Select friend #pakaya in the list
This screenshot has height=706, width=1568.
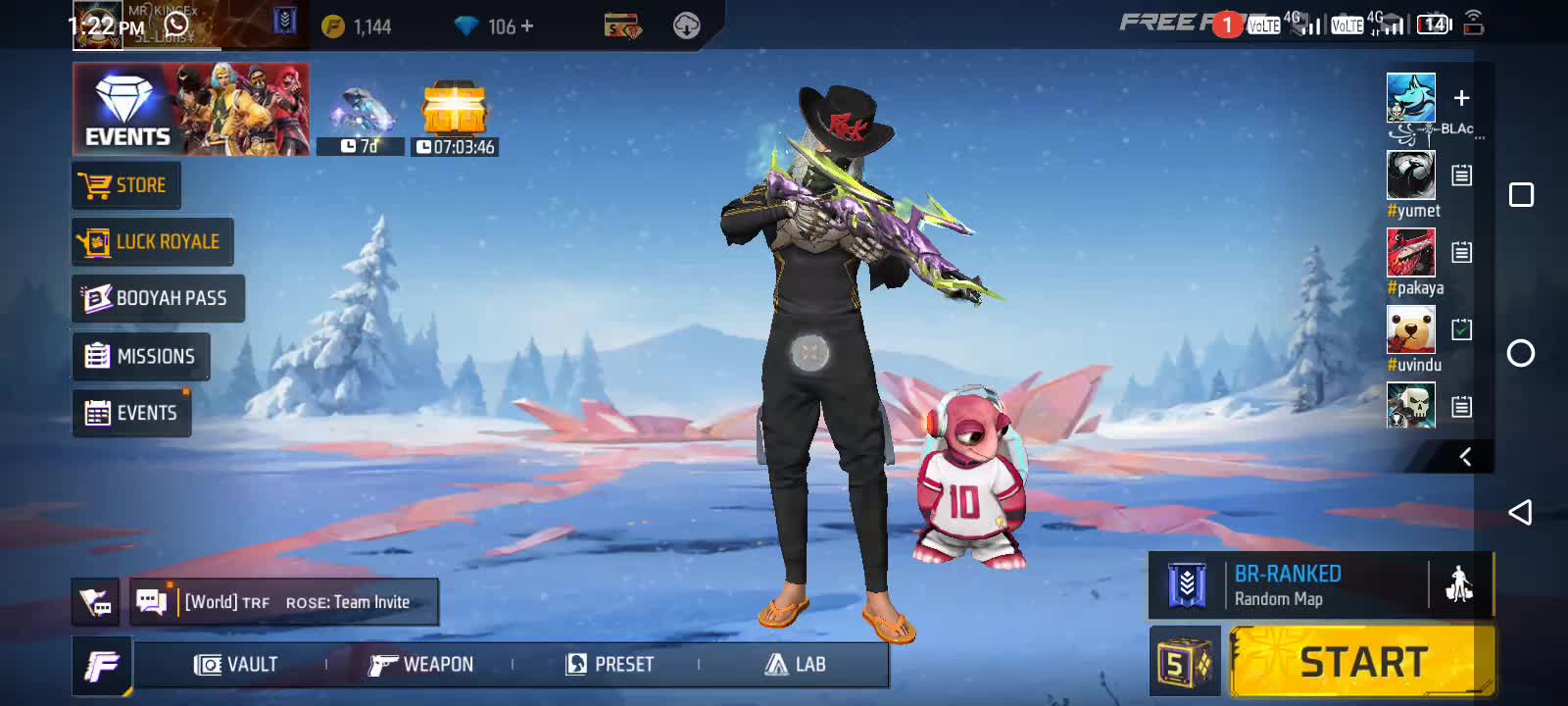(1411, 253)
